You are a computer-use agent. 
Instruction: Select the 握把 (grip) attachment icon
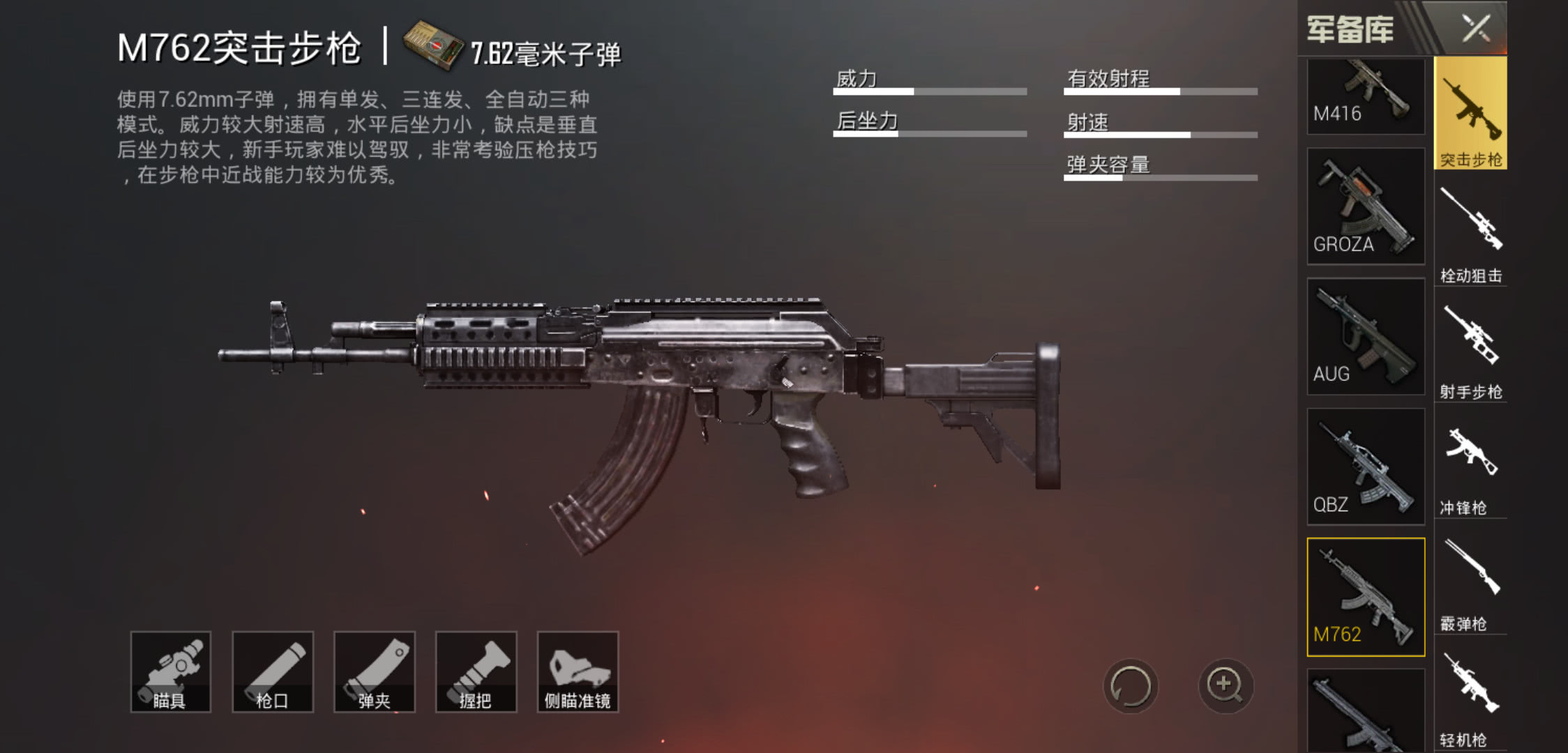[x=476, y=671]
